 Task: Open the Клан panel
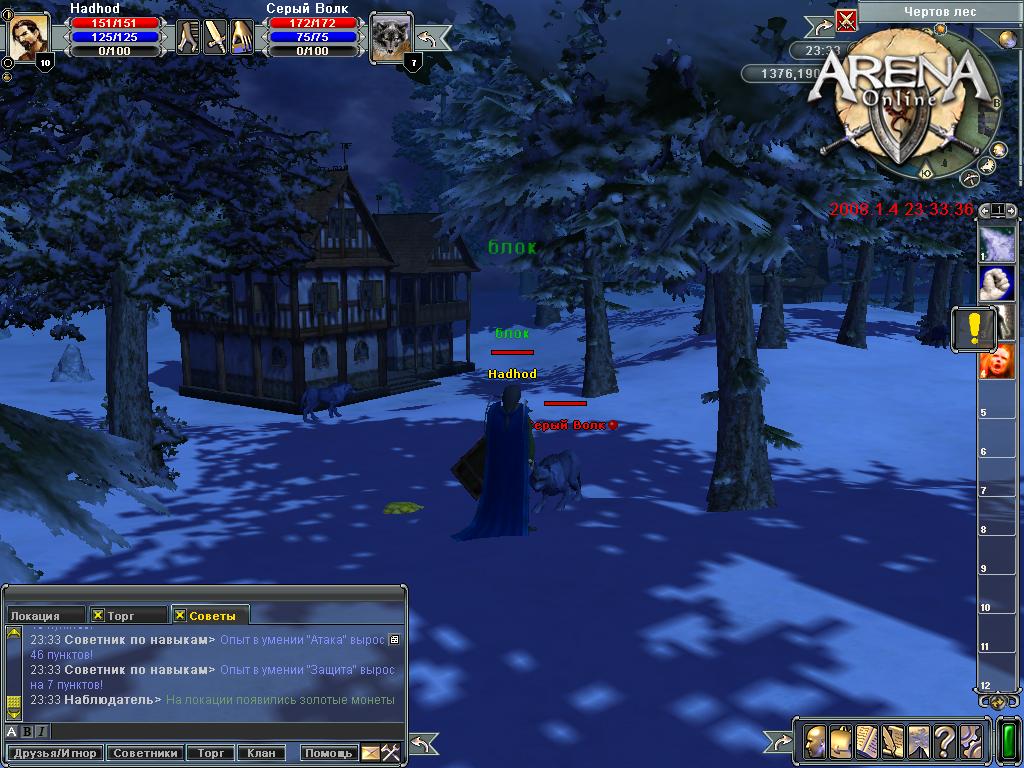coord(261,753)
